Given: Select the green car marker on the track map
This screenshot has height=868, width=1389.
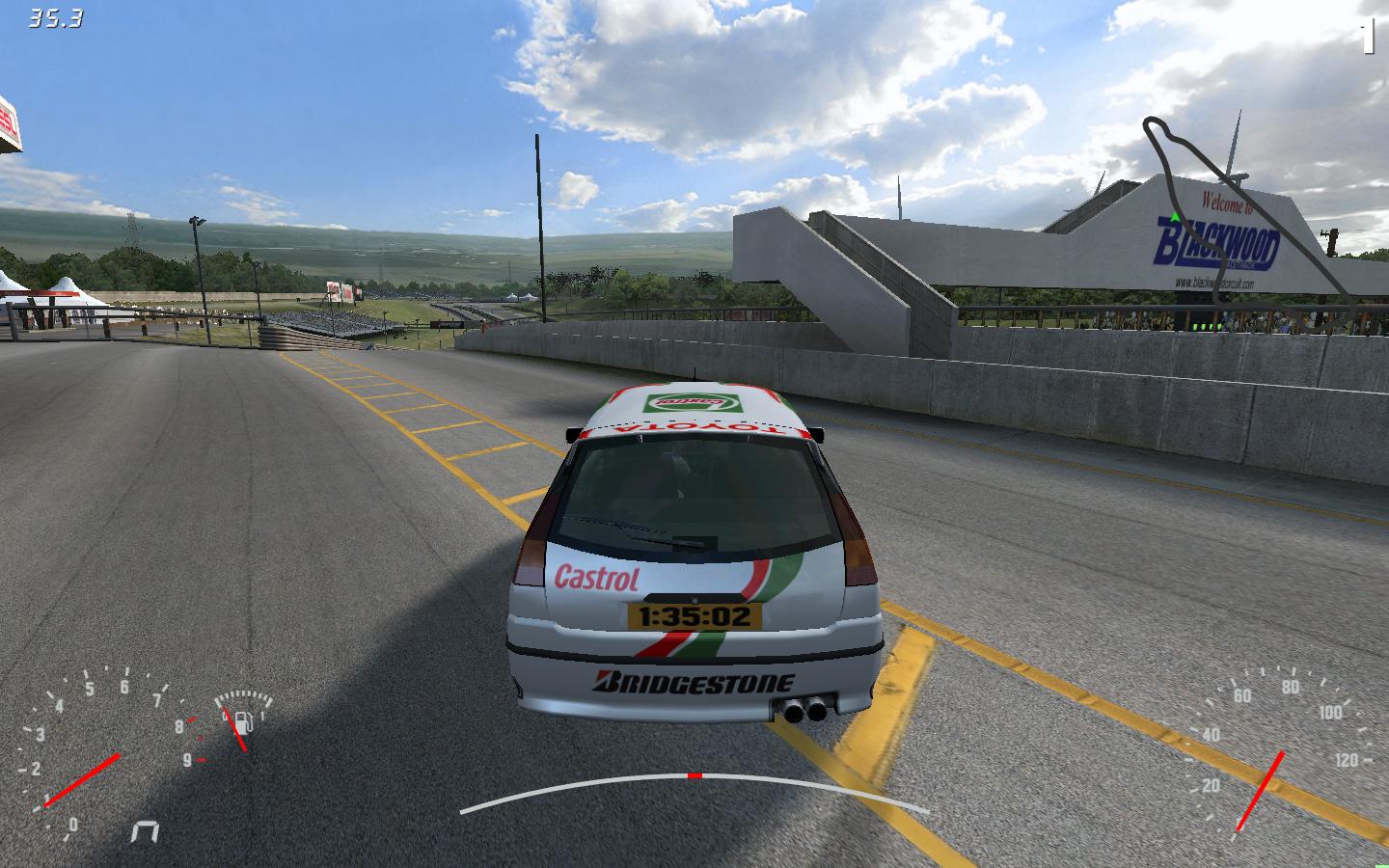Looking at the screenshot, I should (x=1175, y=219).
